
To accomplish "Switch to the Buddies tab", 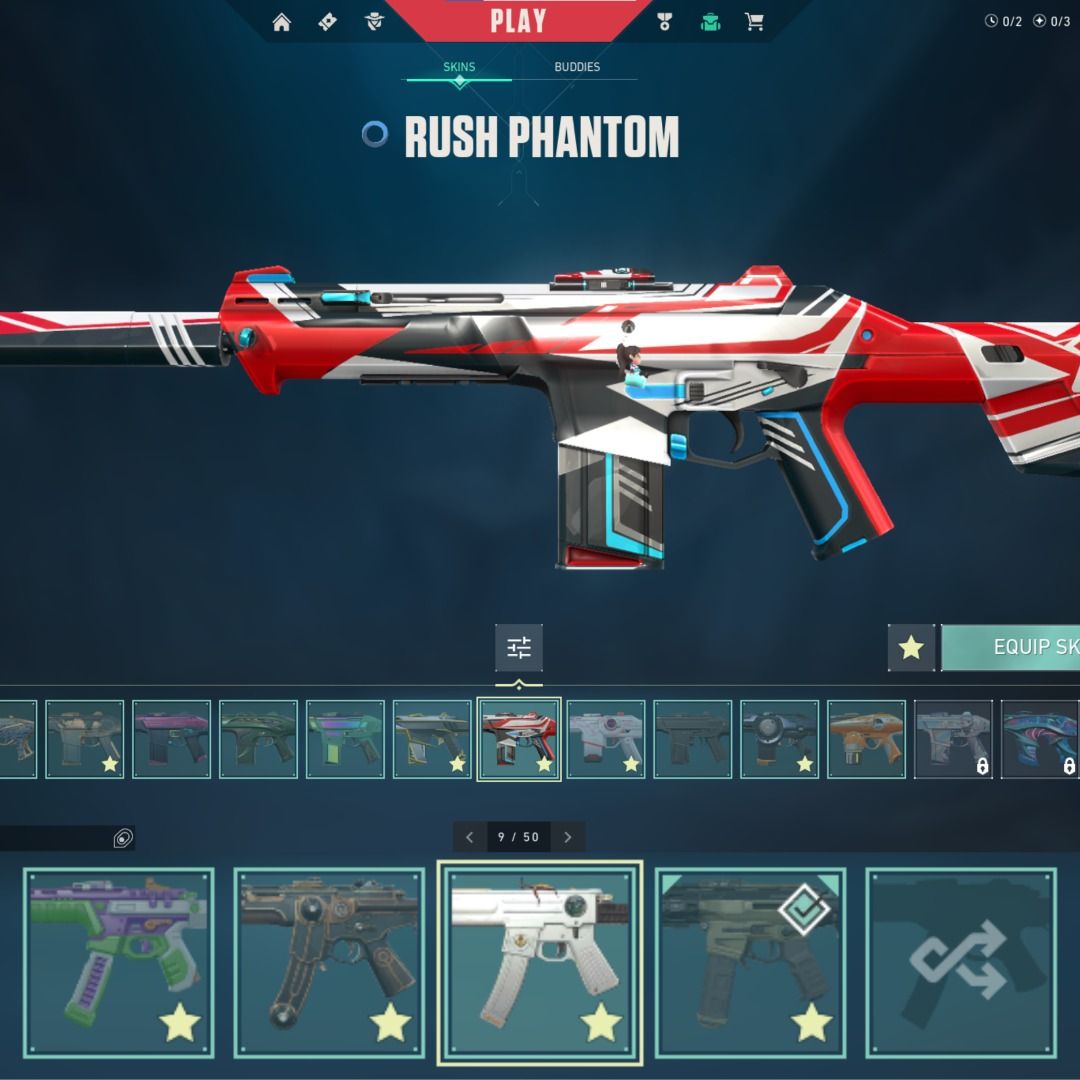I will click(577, 67).
